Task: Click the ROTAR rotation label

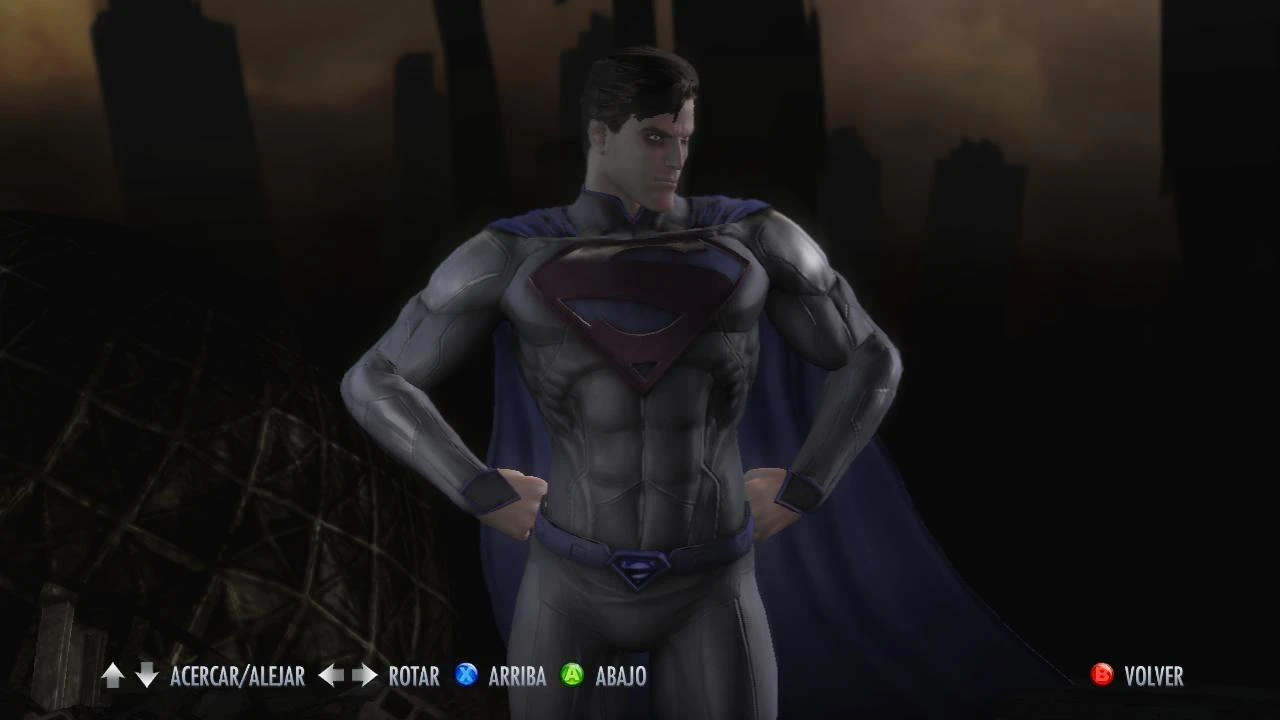Action: point(413,677)
